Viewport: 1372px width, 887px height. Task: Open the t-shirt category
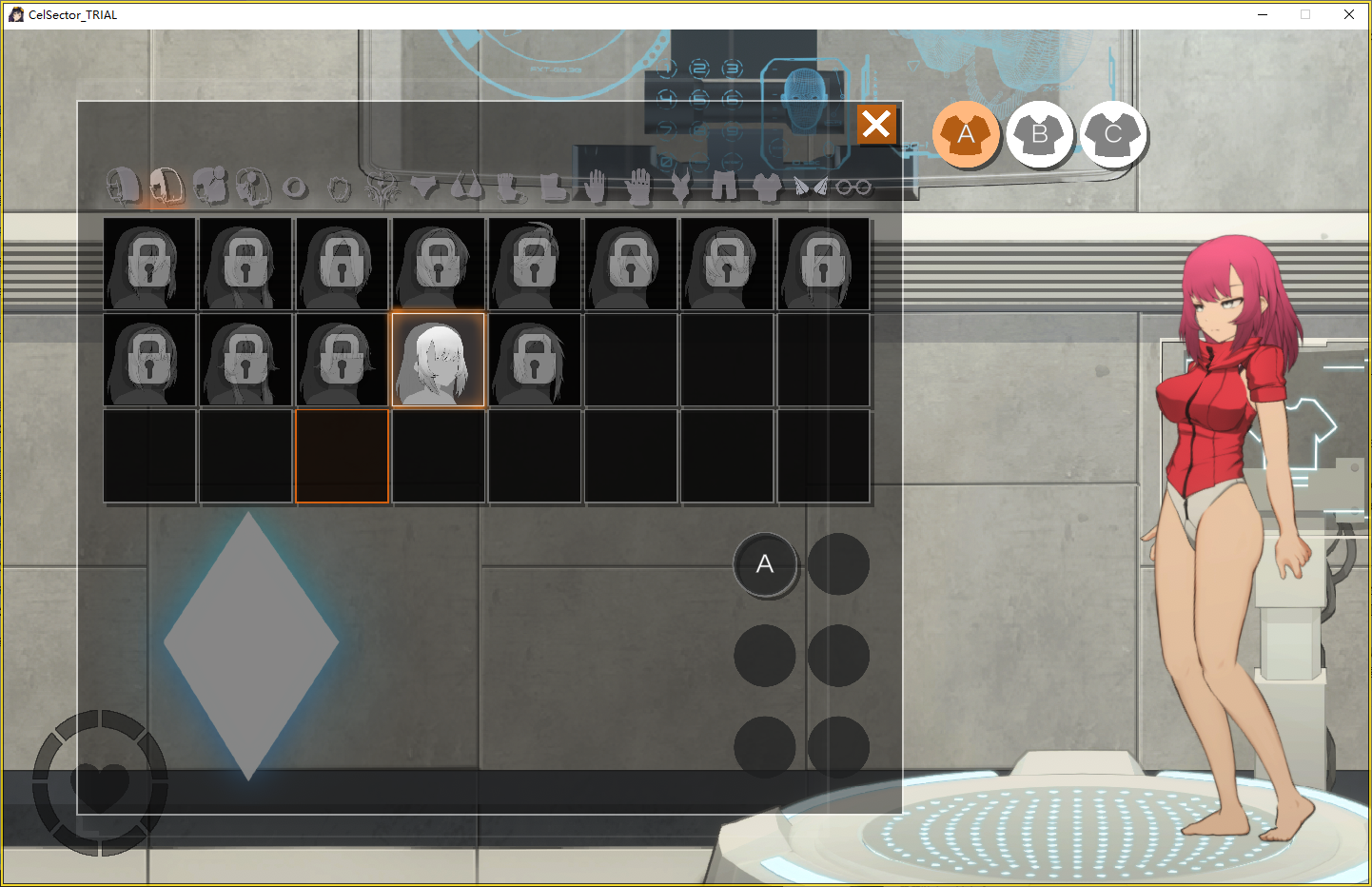(767, 187)
